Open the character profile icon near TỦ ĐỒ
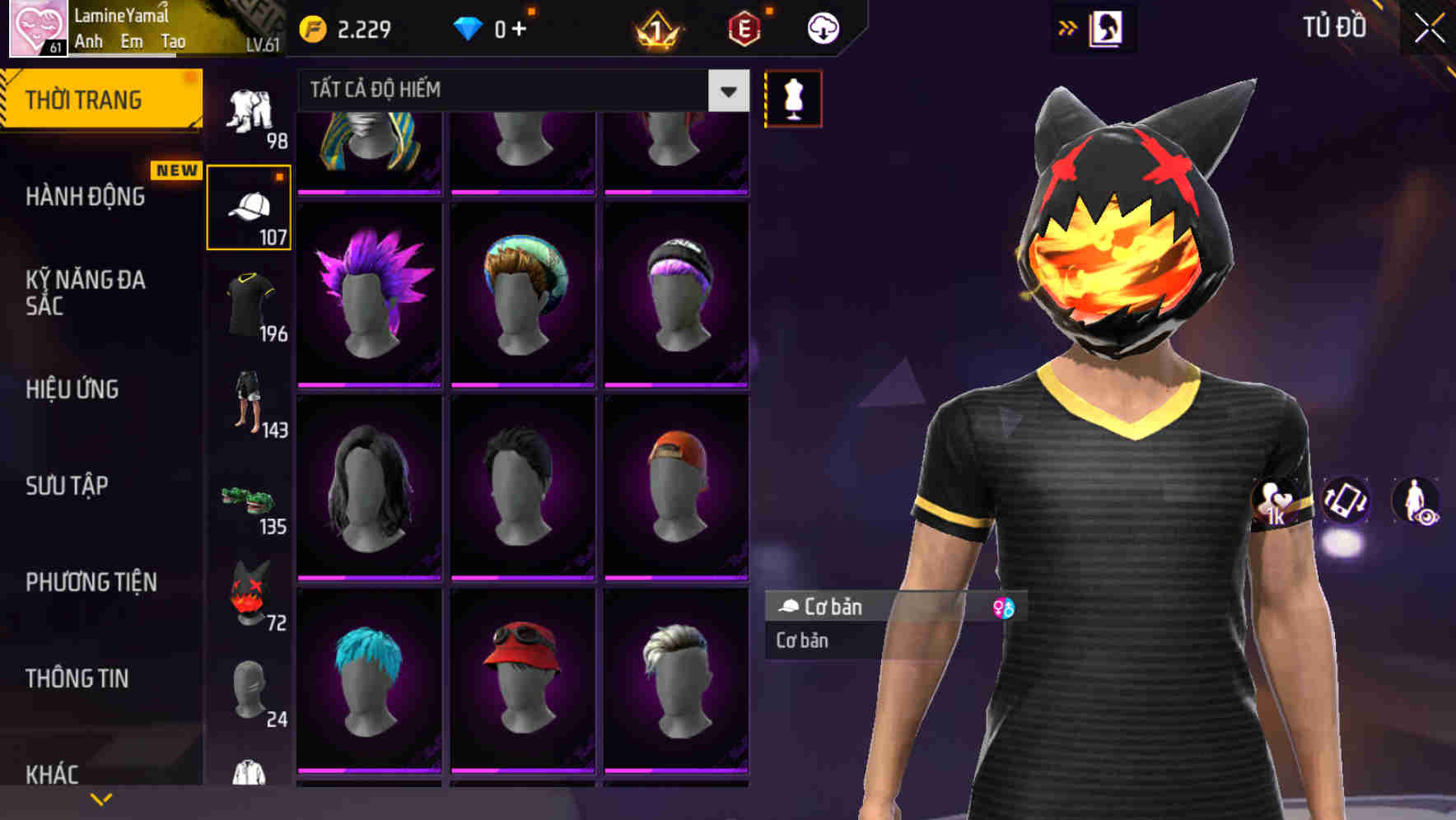 (1108, 27)
